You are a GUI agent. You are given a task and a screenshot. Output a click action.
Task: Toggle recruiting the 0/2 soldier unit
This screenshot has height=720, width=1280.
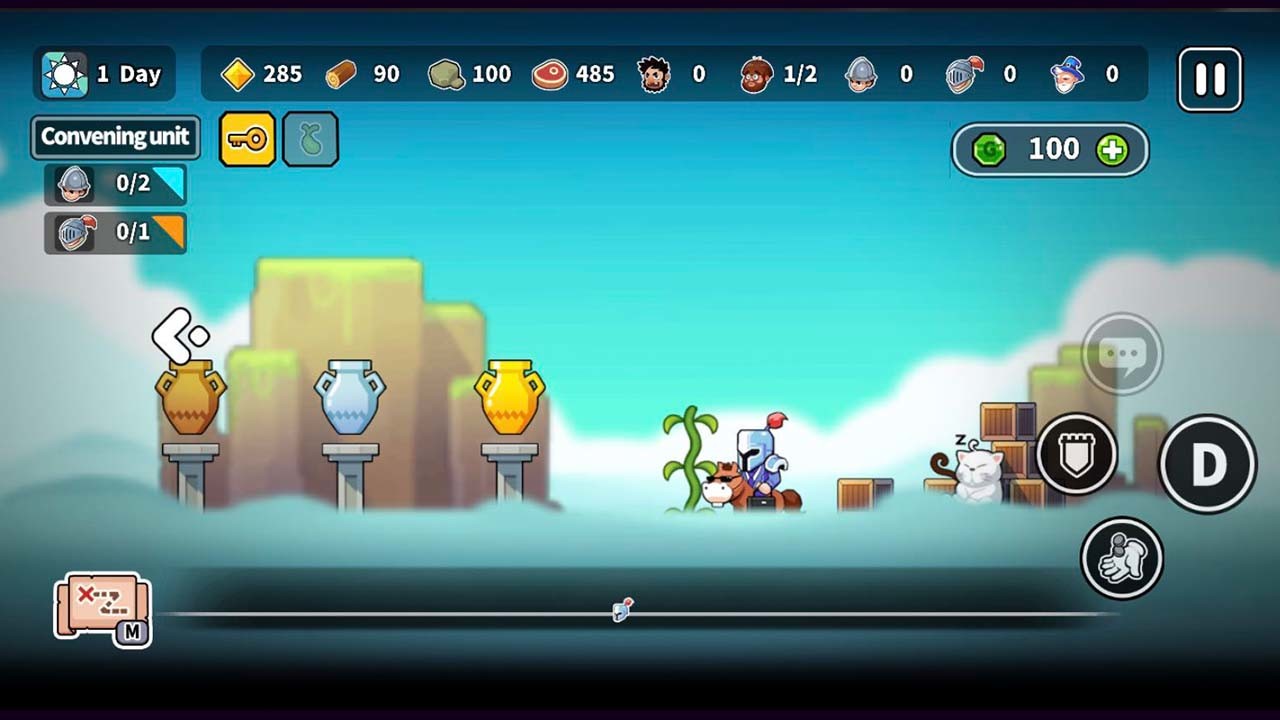(x=114, y=184)
